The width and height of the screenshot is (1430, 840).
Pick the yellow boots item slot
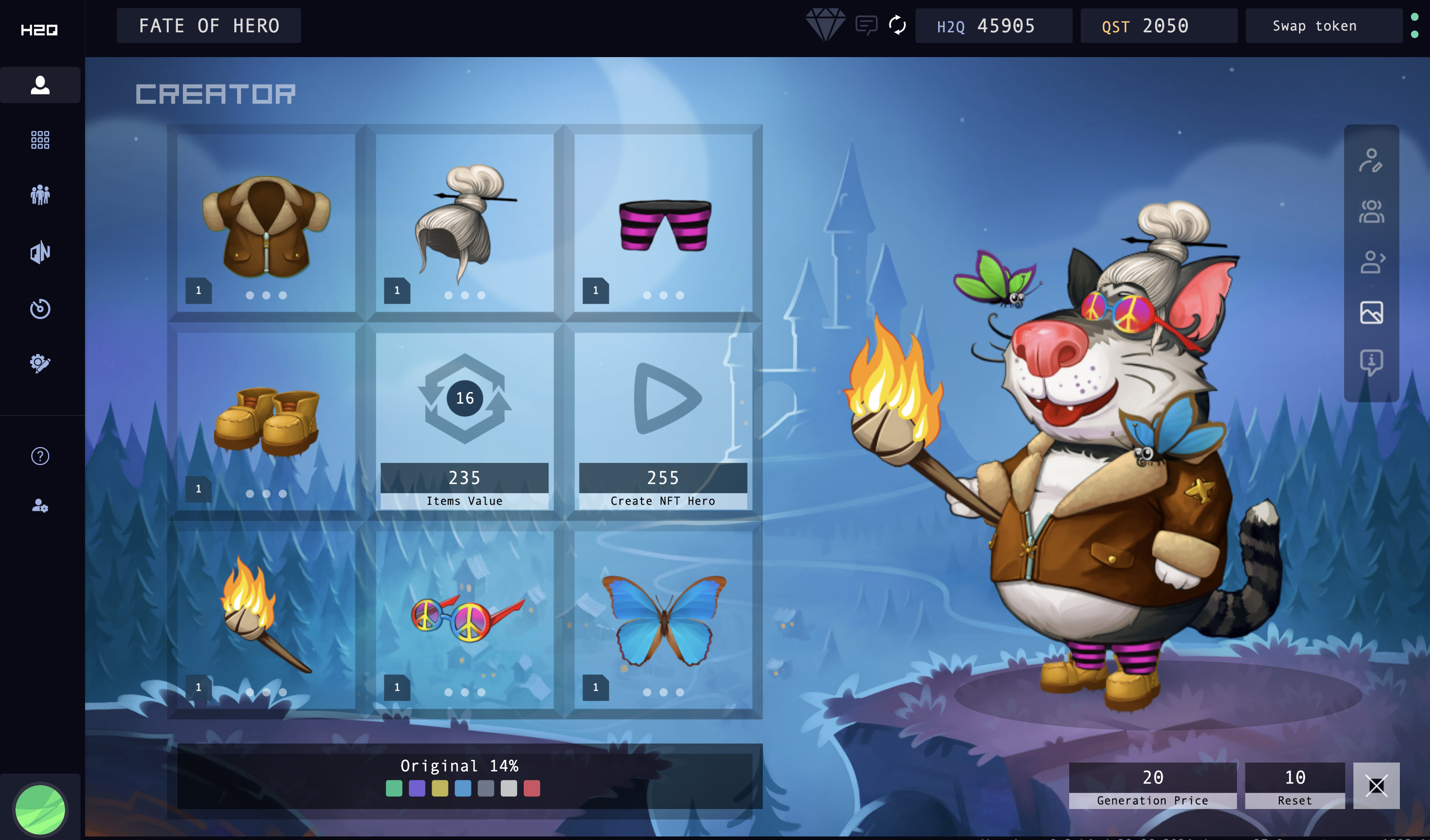click(266, 421)
